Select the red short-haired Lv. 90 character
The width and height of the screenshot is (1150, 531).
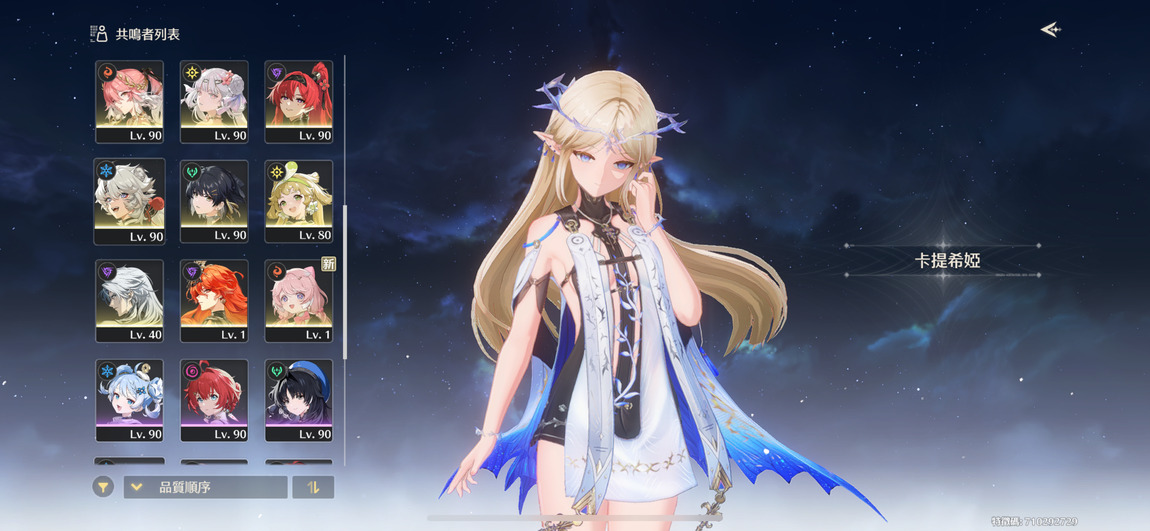[214, 400]
